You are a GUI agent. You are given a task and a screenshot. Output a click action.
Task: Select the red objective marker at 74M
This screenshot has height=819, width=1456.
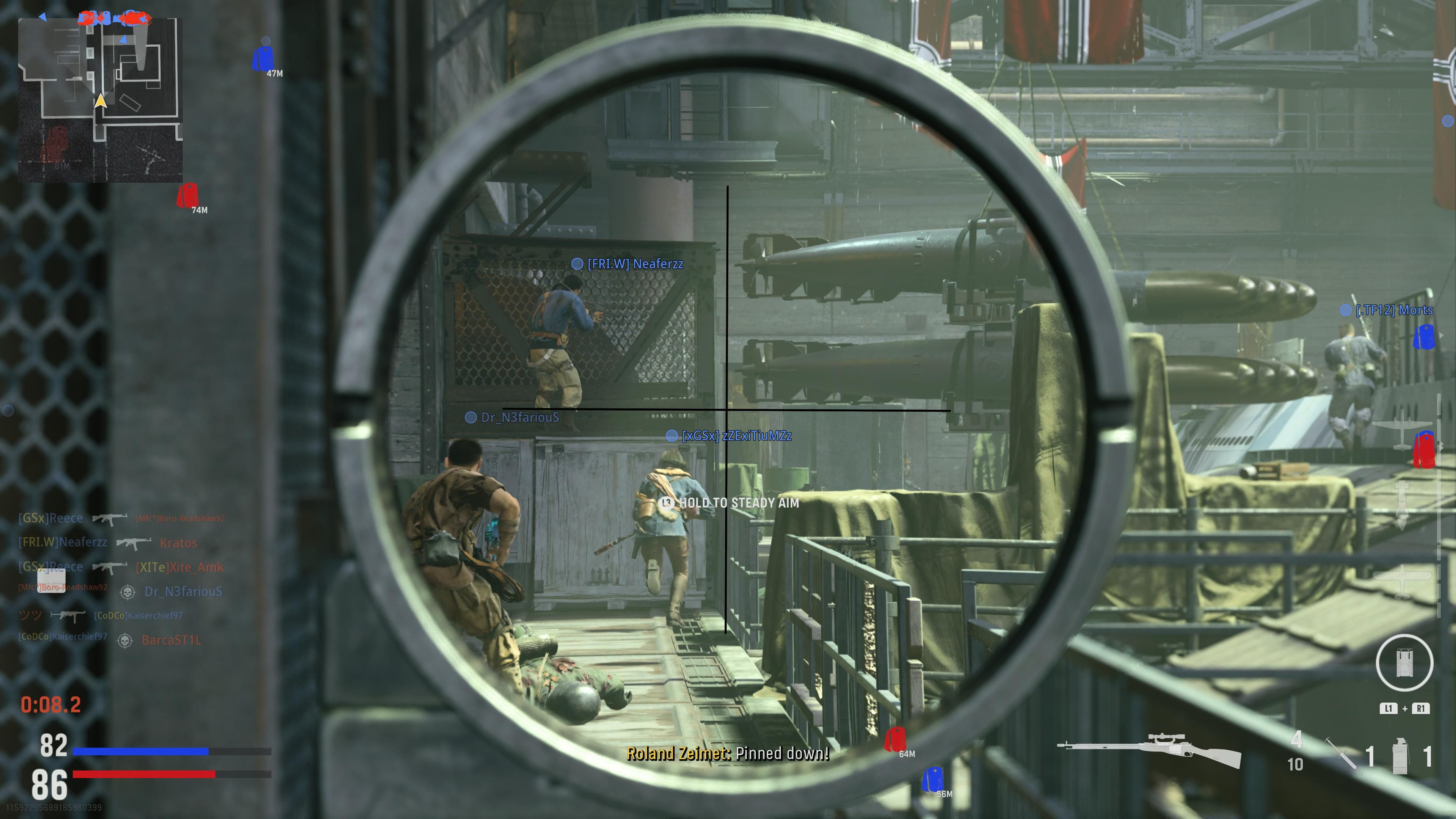click(187, 196)
